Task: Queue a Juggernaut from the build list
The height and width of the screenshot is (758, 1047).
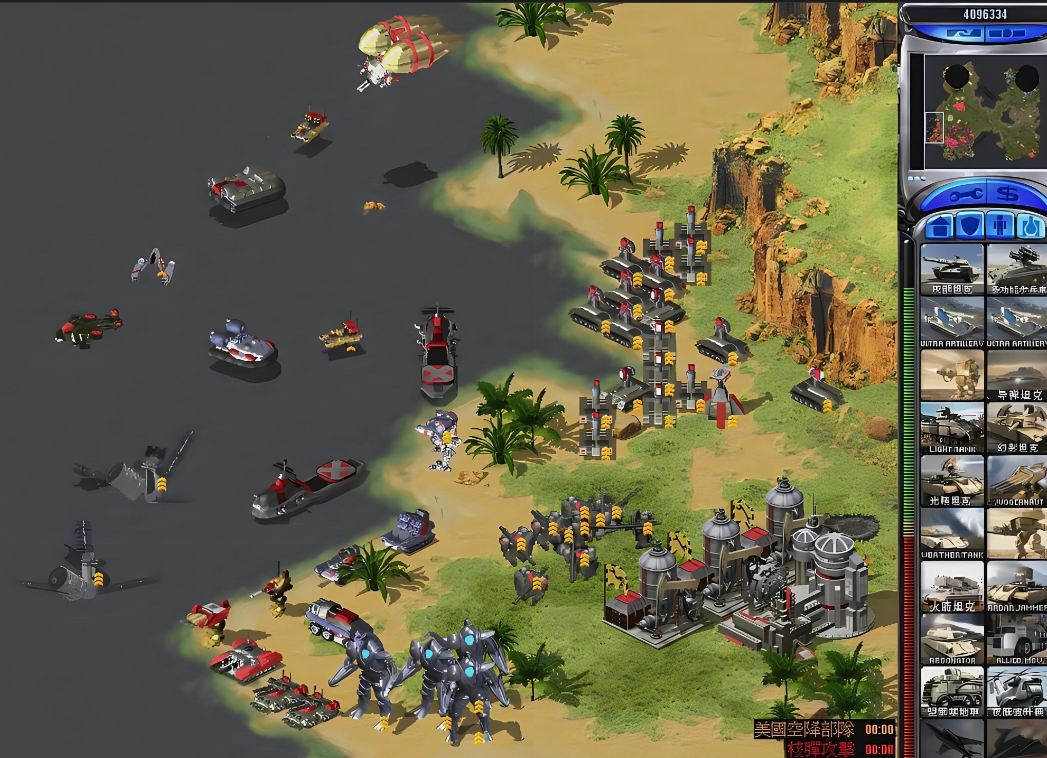Action: [1016, 479]
